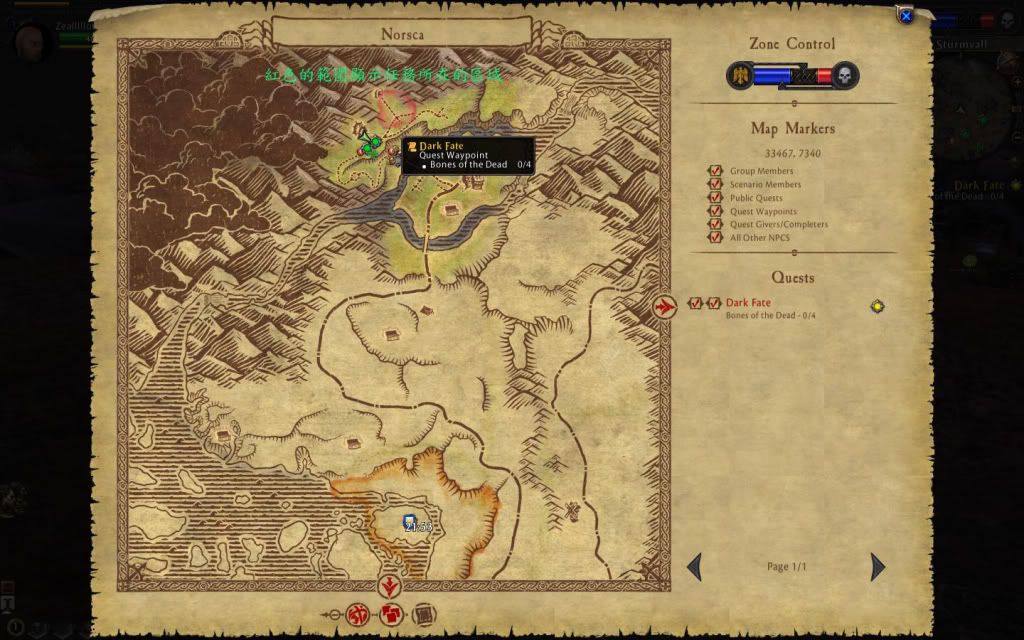Select the Dark Fate quest entry

(748, 303)
